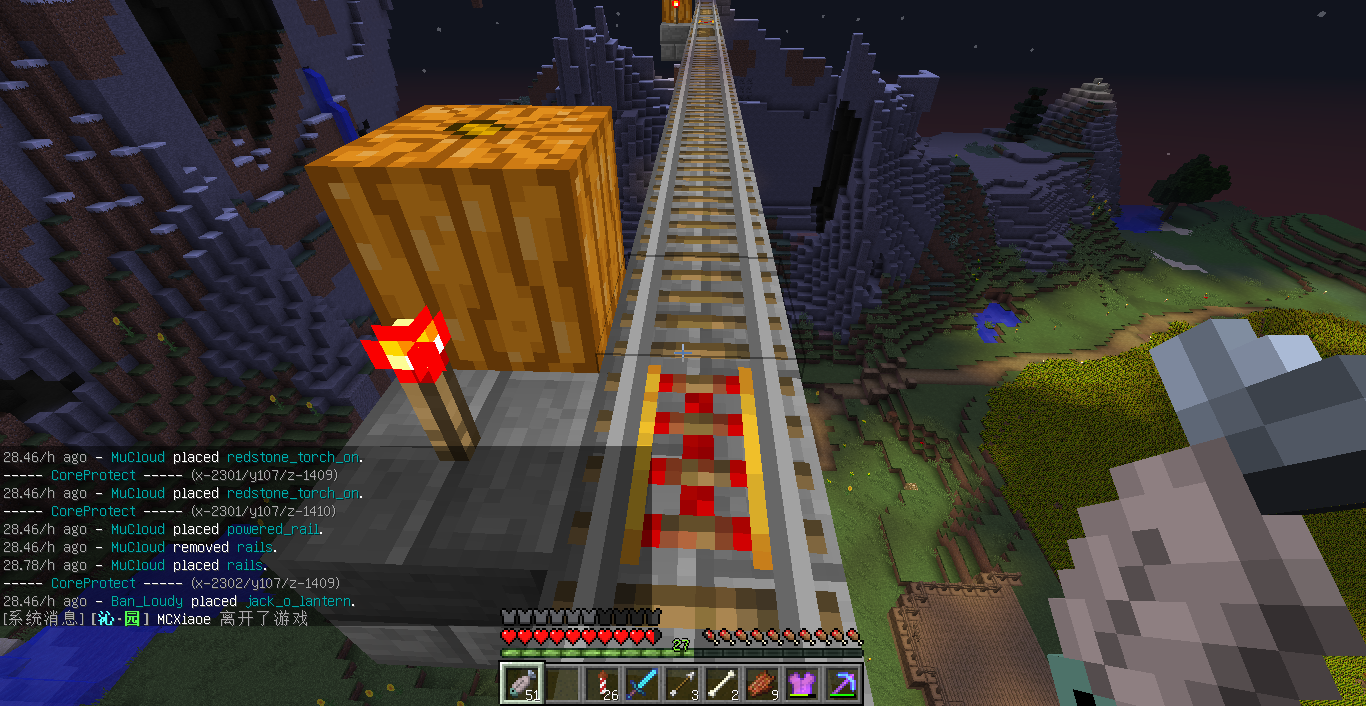Click the Ban_Loudy jack_o_lantern log line
1366x706 pixels.
(179, 601)
